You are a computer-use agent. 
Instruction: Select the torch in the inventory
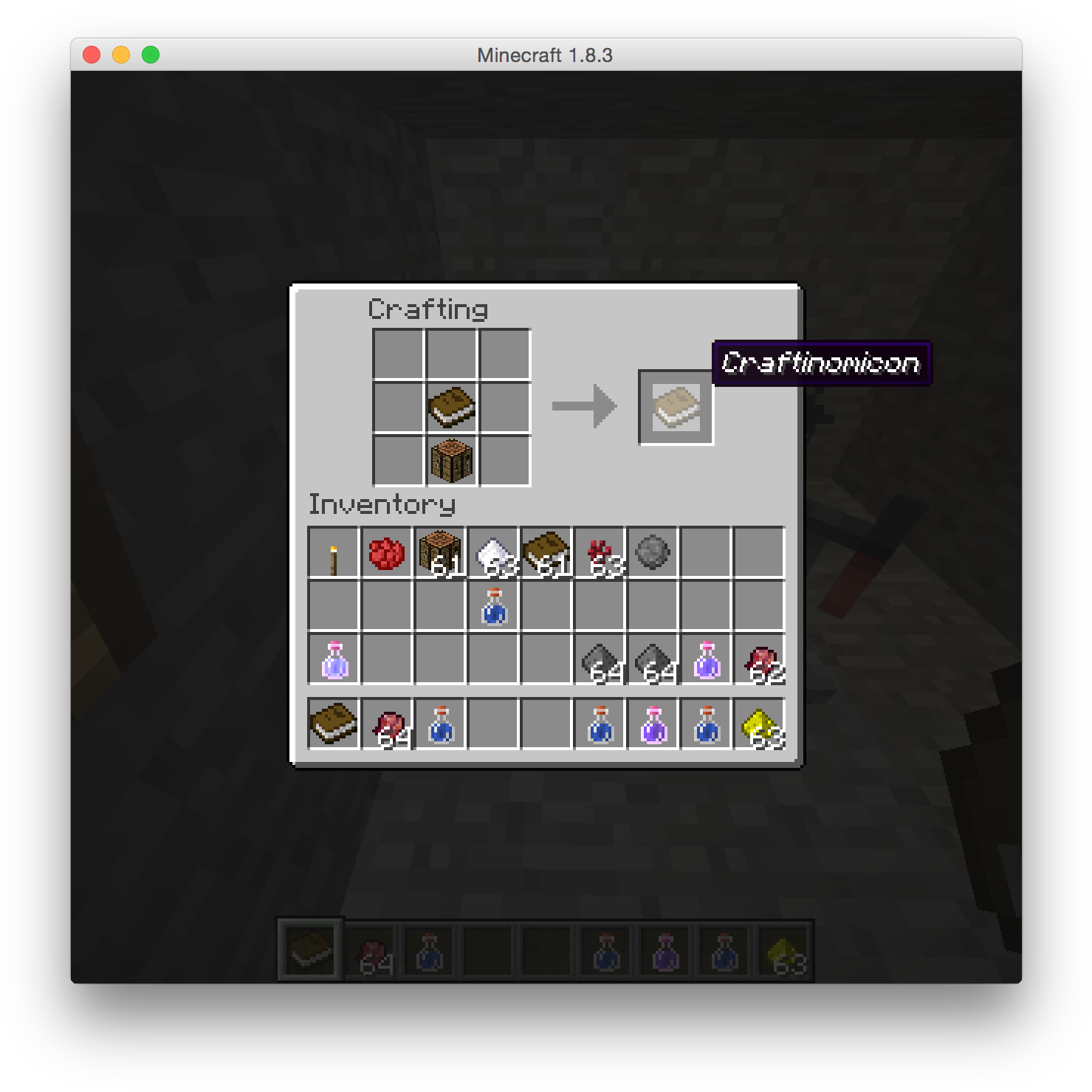coord(333,550)
